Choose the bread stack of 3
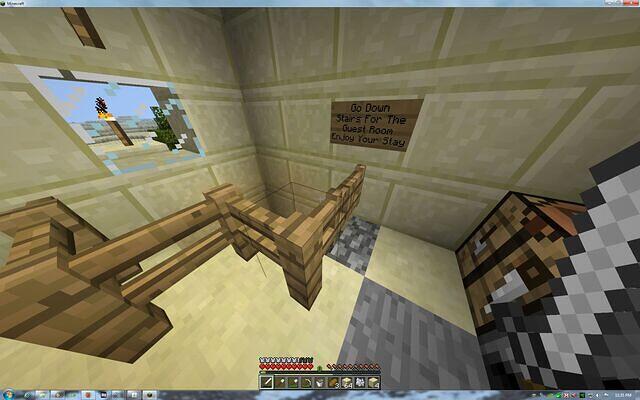The height and width of the screenshot is (400, 640). 333,382
